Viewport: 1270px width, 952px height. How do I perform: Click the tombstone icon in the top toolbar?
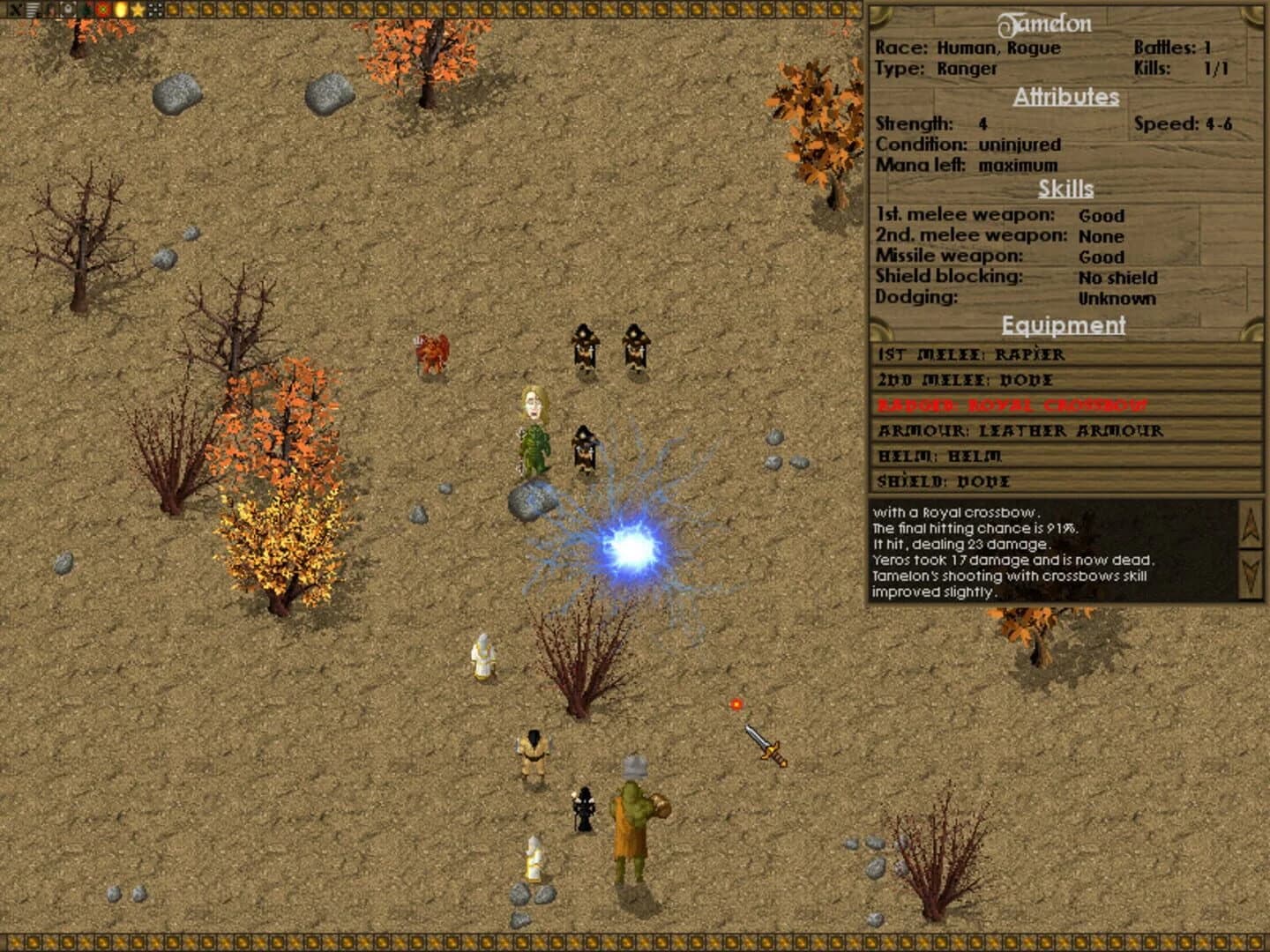coord(68,9)
